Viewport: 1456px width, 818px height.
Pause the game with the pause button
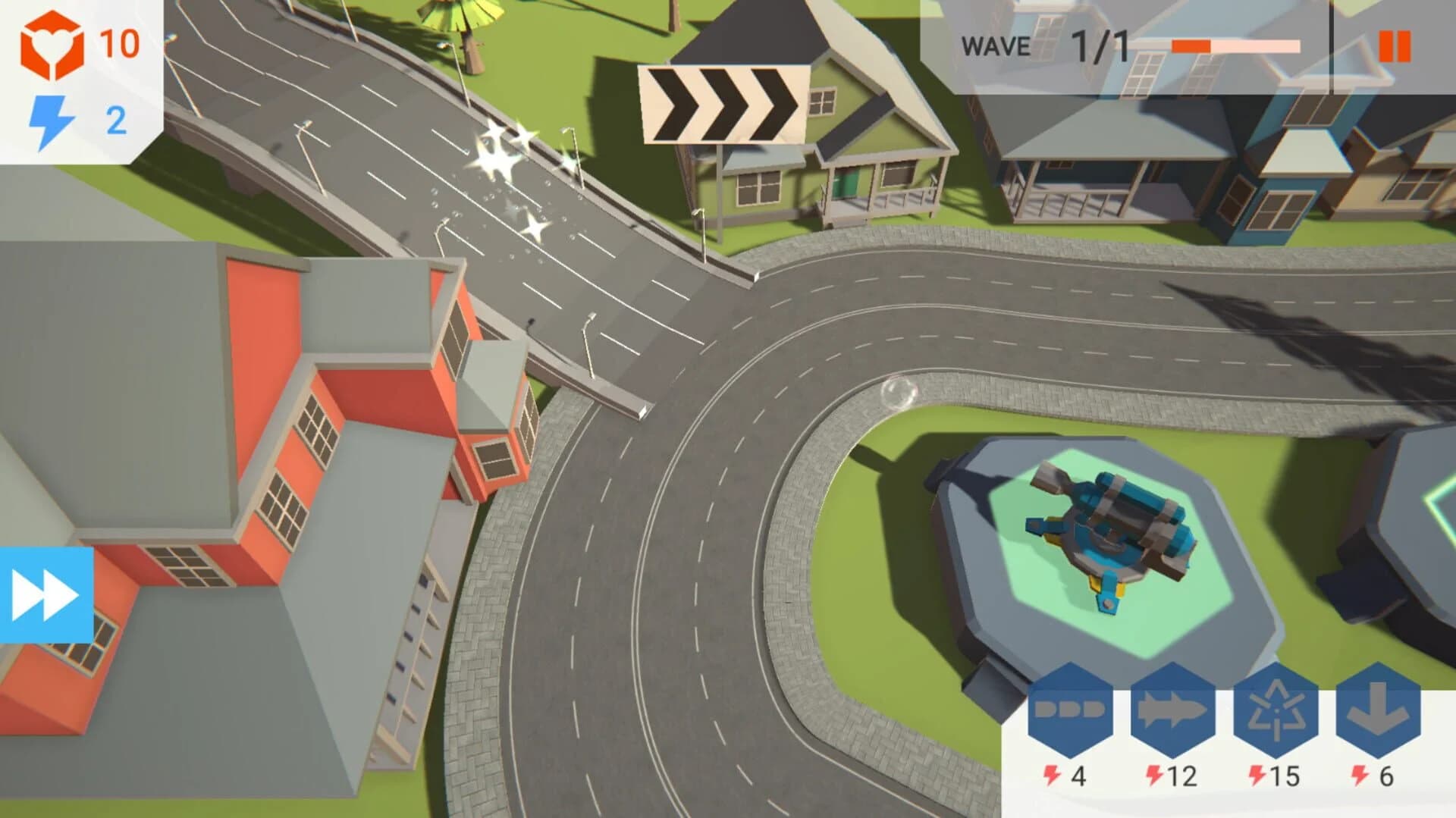click(x=1394, y=48)
